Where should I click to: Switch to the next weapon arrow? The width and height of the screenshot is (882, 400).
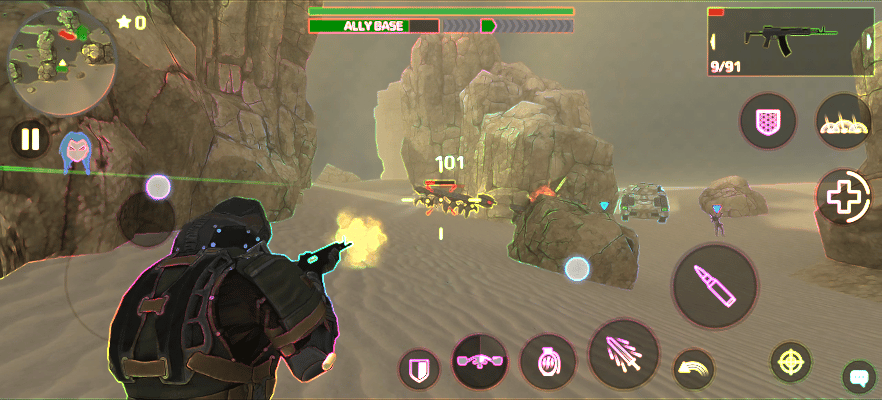pos(867,41)
